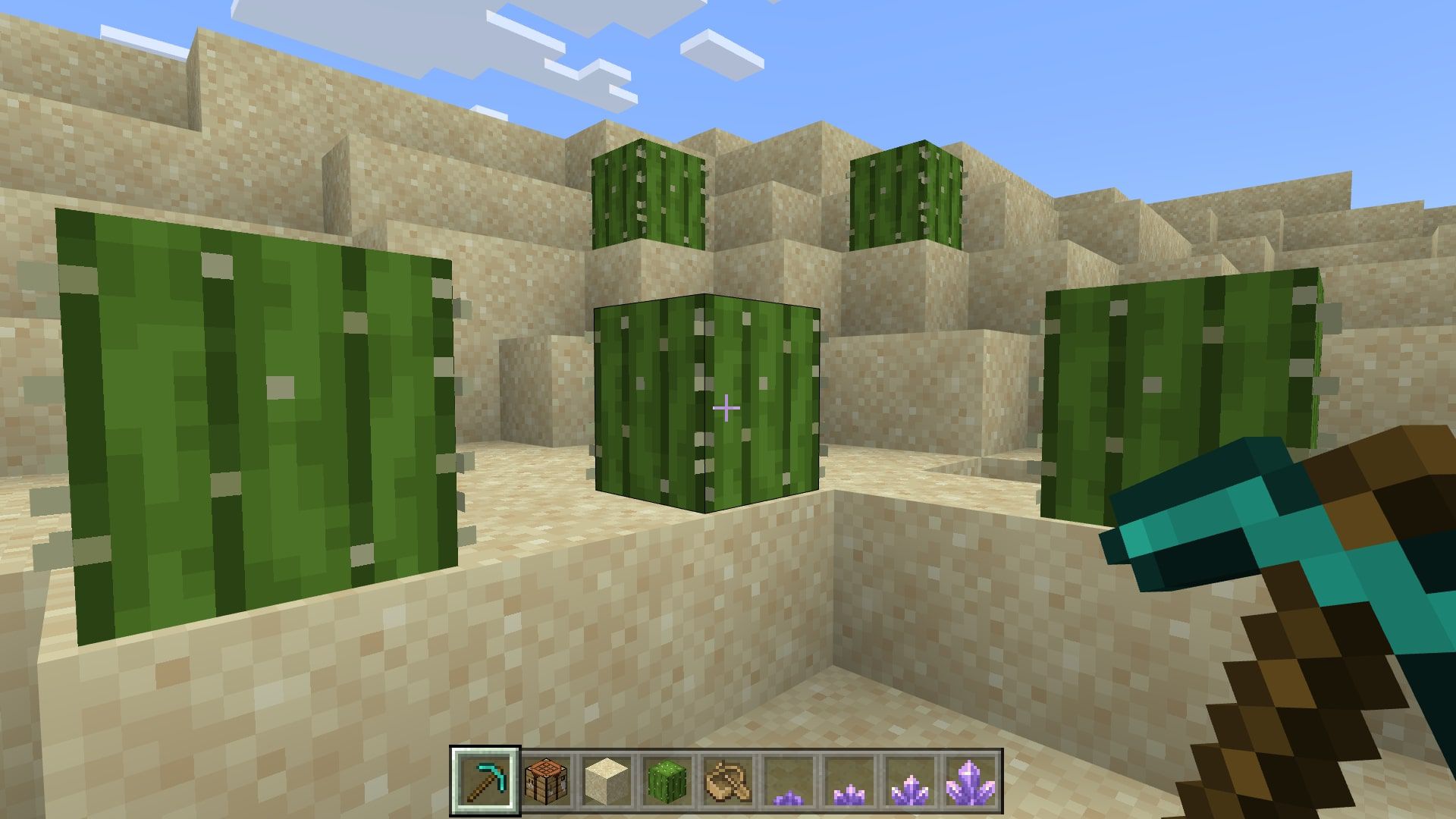The image size is (1456, 819).
Task: Switch to the large amethyst bud slot
Action: (911, 781)
